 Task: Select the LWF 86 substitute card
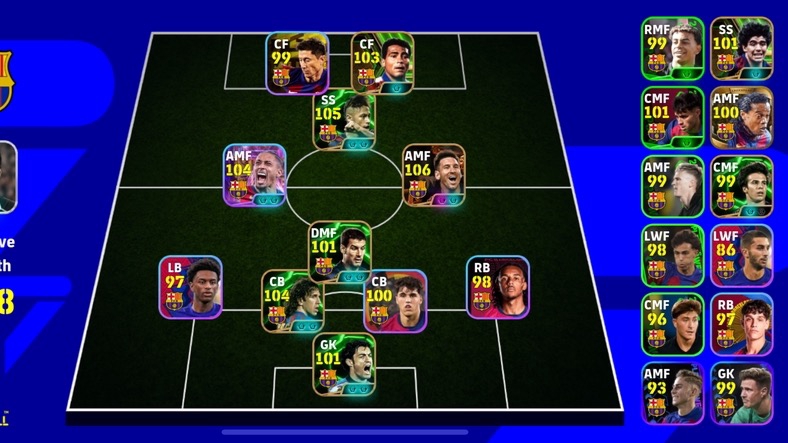(x=741, y=256)
